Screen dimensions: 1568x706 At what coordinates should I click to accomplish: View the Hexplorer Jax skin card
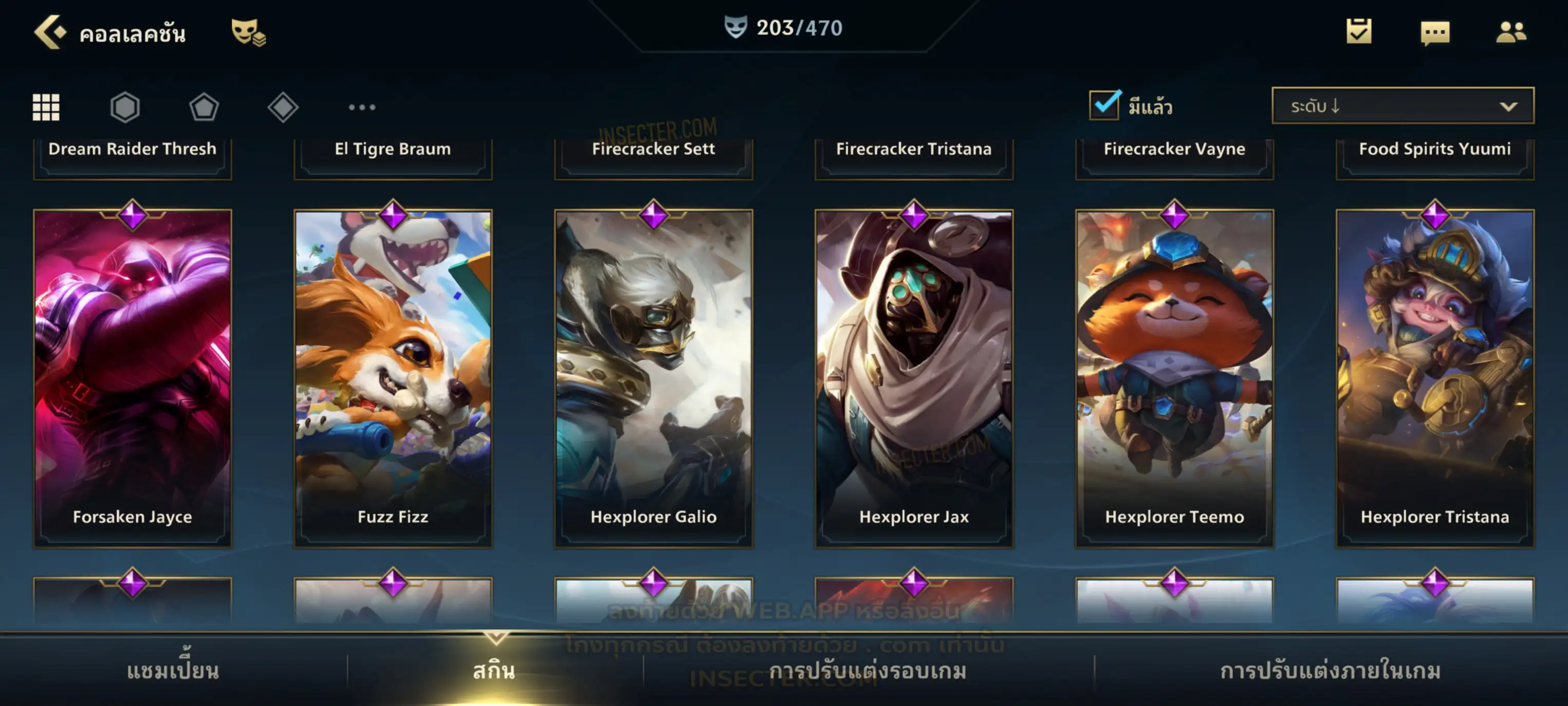(914, 377)
